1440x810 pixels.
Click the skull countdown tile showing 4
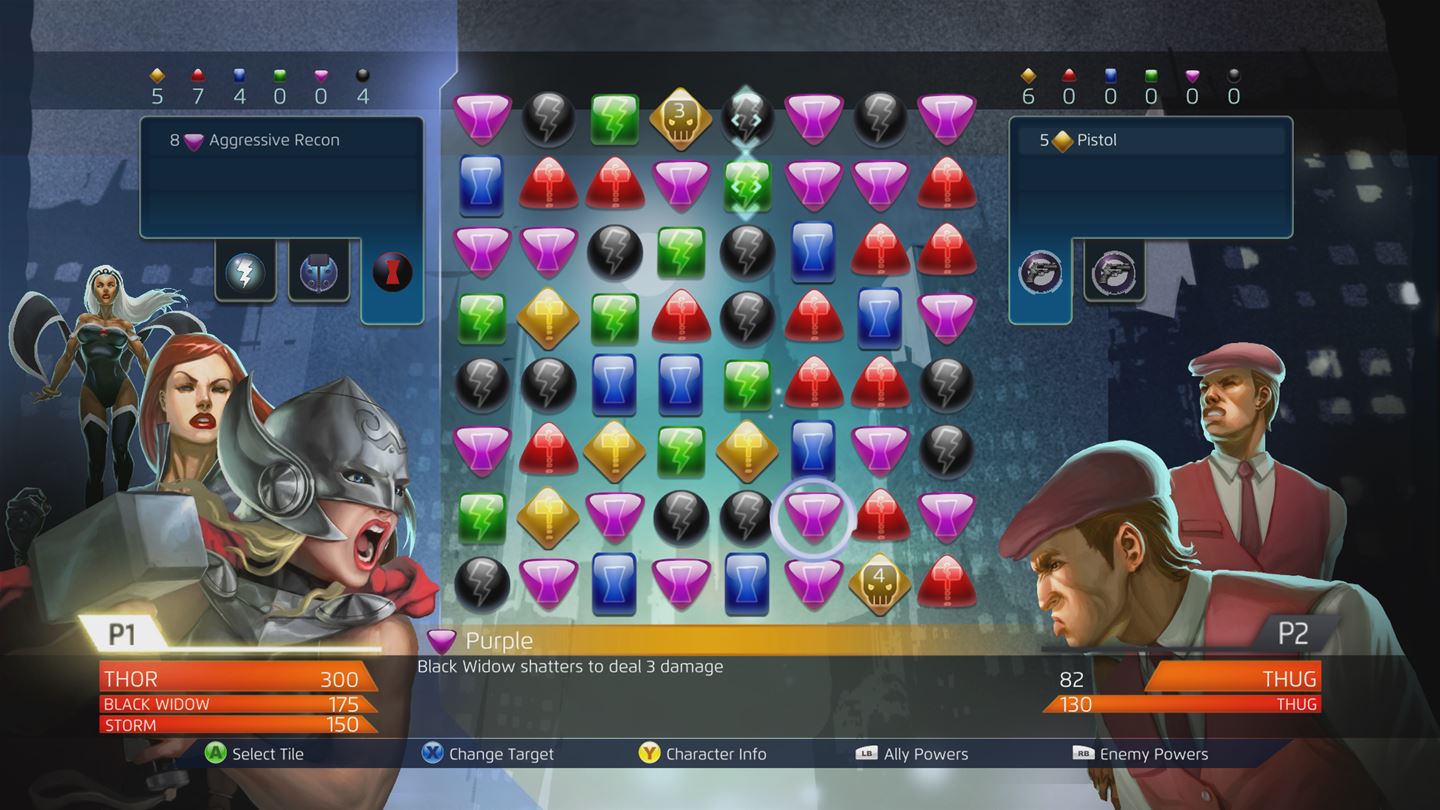(x=879, y=580)
